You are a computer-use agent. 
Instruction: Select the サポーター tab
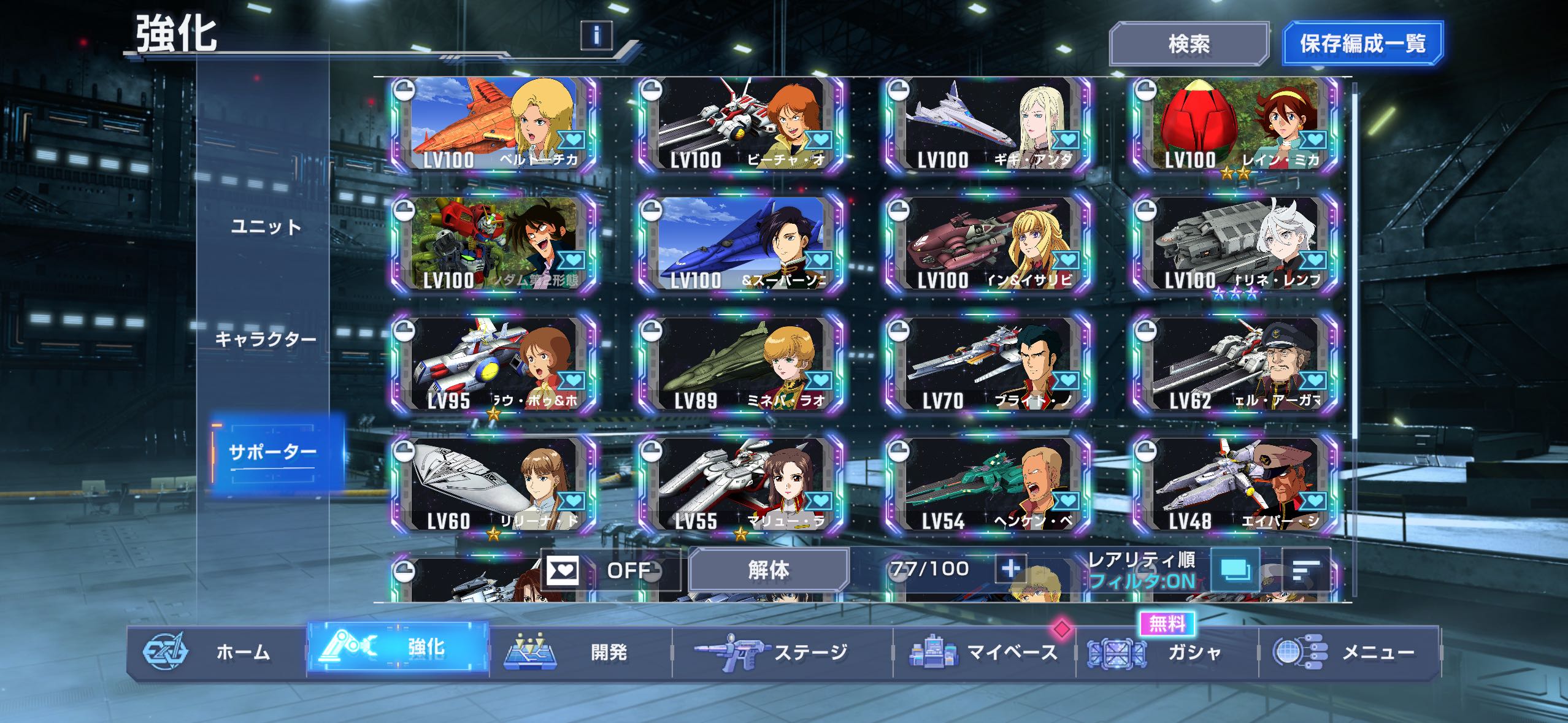(x=273, y=453)
